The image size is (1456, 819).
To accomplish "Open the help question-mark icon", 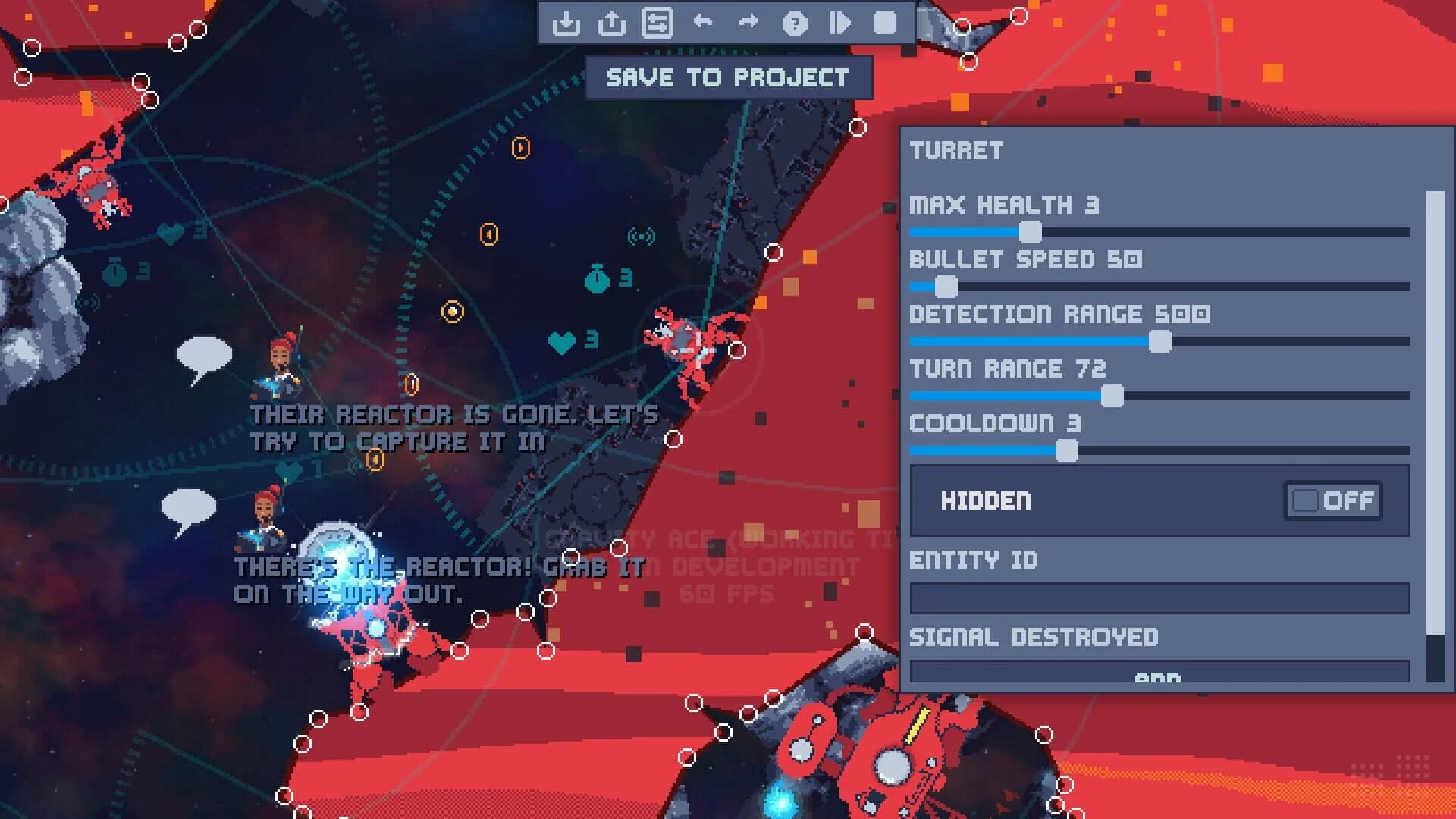I will point(793,24).
